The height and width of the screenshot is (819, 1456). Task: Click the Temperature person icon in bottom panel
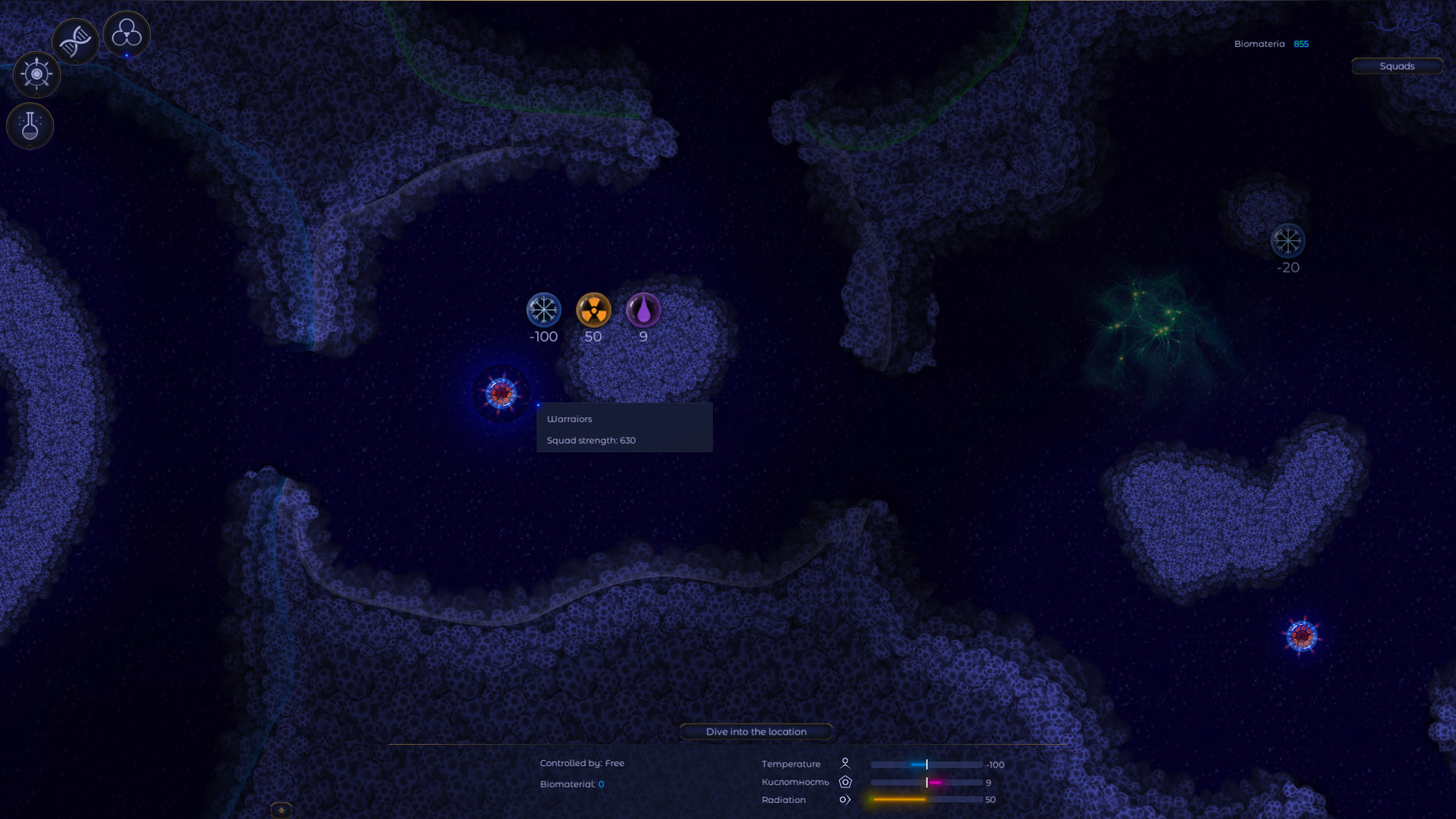pos(846,764)
